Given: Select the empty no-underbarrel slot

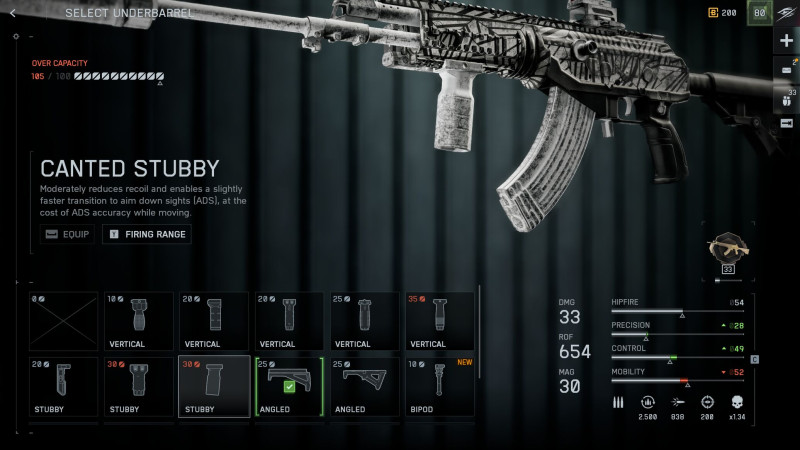Looking at the screenshot, I should 64,320.
